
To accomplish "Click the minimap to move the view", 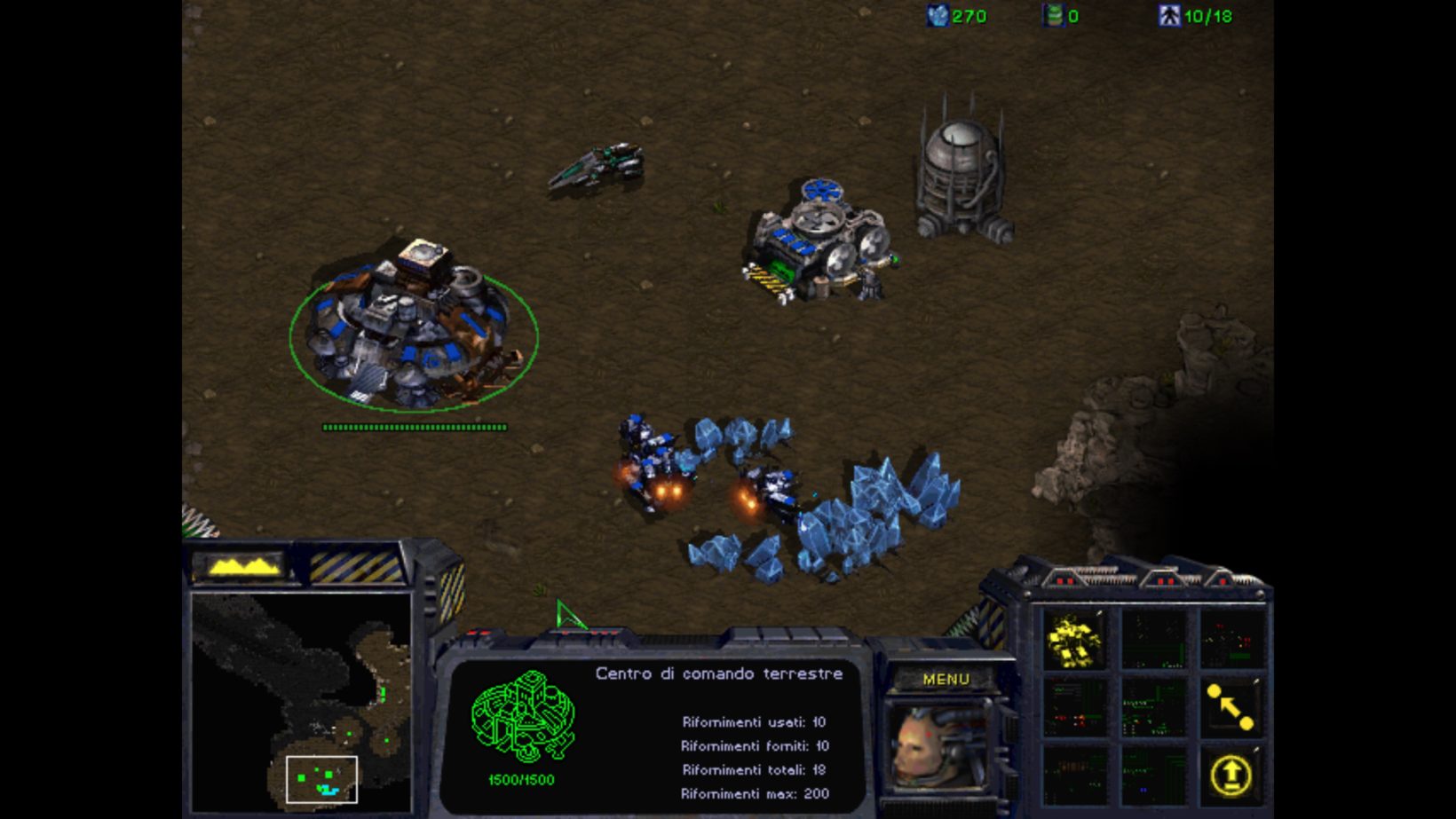I will (302, 701).
